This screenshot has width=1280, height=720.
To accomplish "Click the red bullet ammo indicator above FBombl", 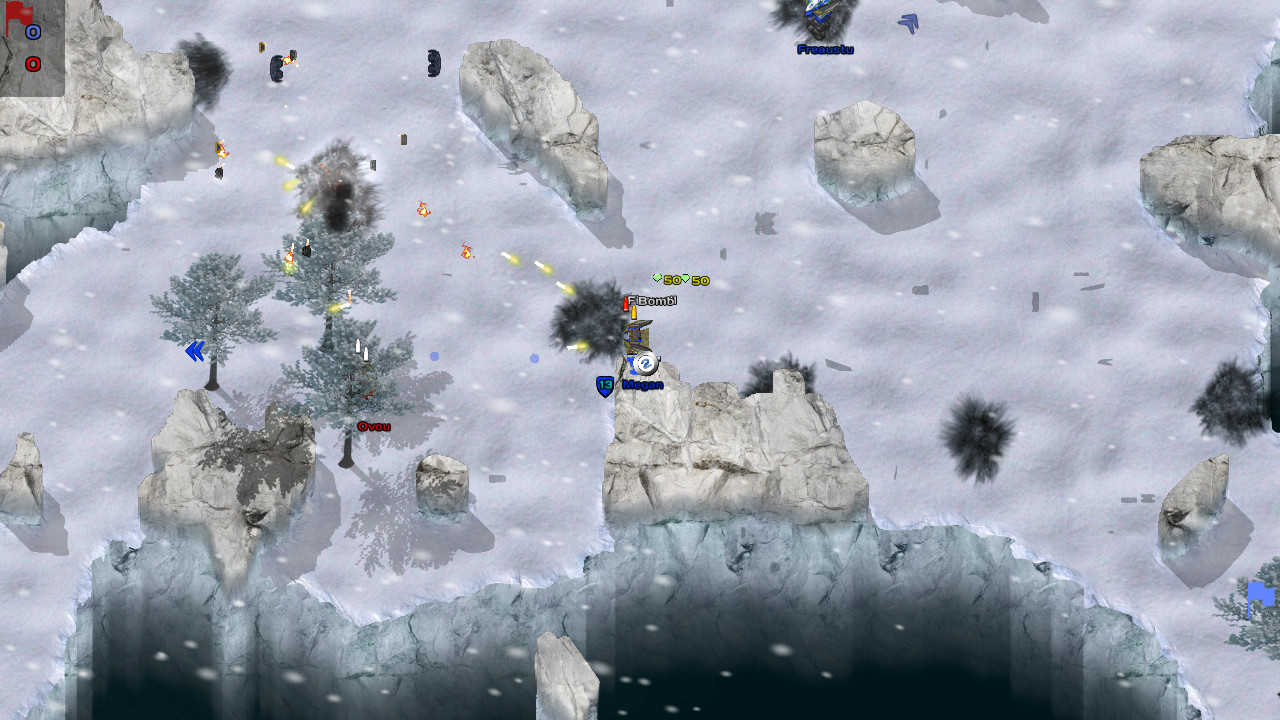I will 626,305.
